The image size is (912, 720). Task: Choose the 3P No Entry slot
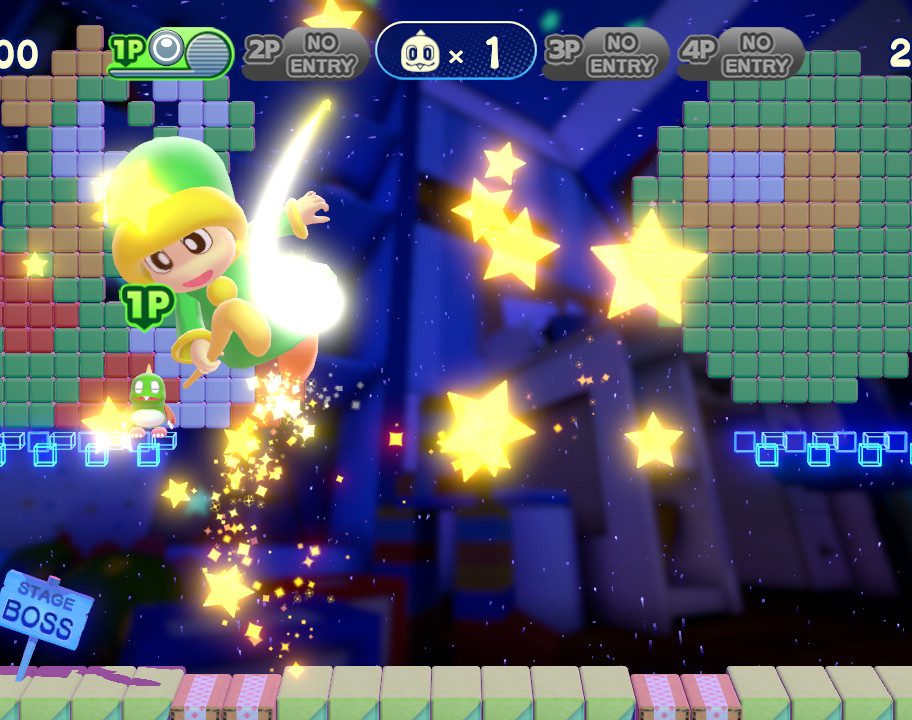click(x=606, y=53)
